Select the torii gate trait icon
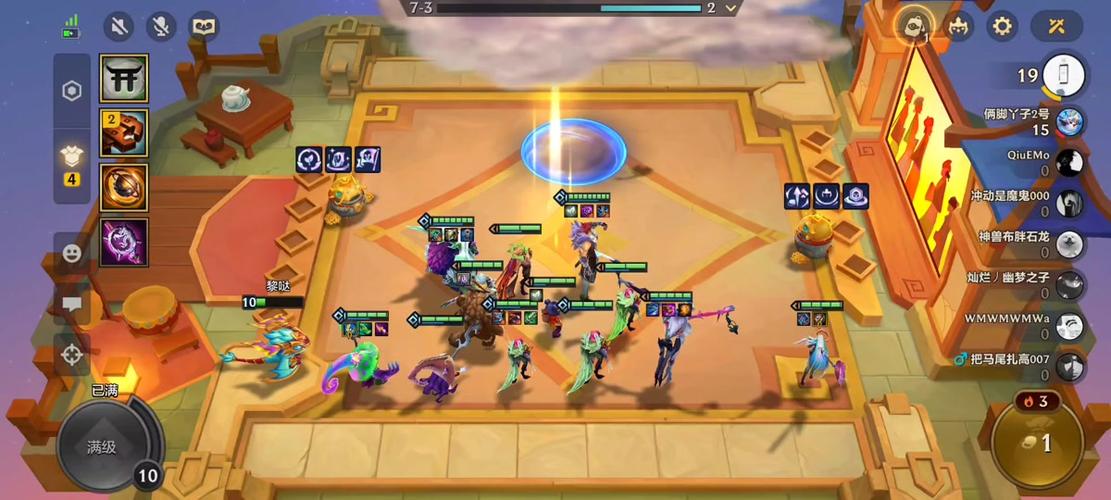 [124, 78]
